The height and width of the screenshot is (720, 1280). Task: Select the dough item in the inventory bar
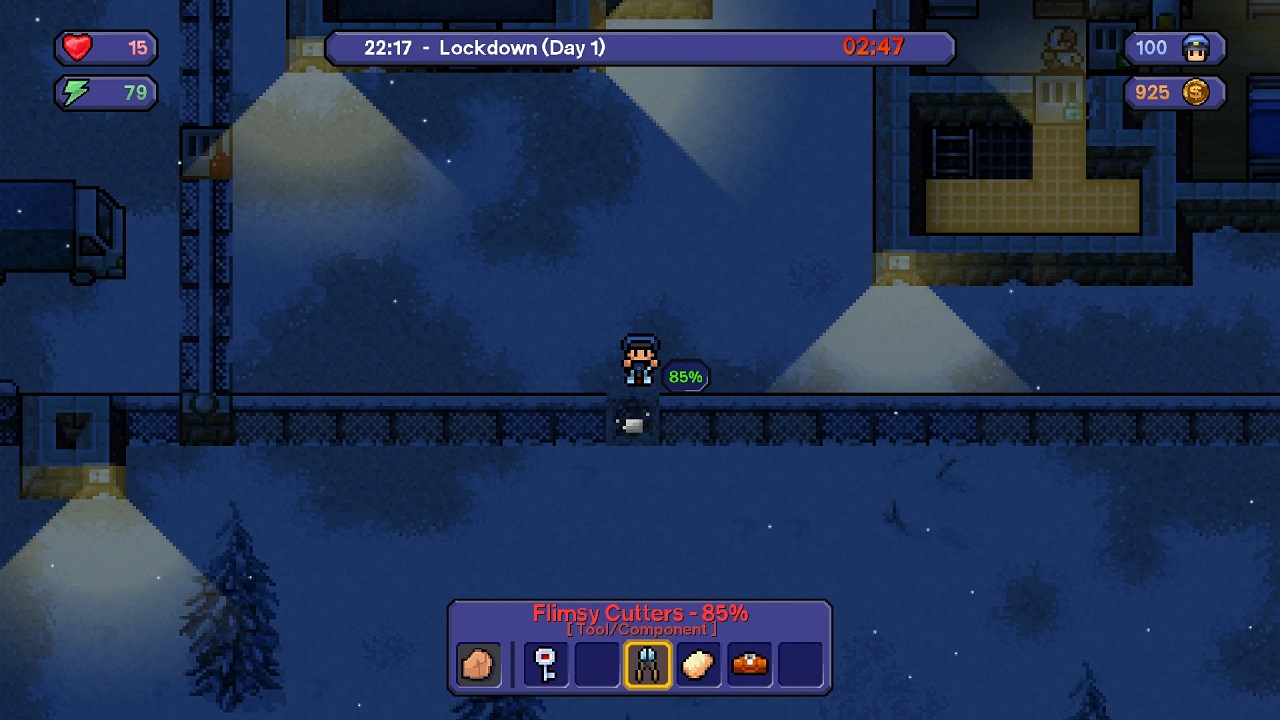point(698,664)
